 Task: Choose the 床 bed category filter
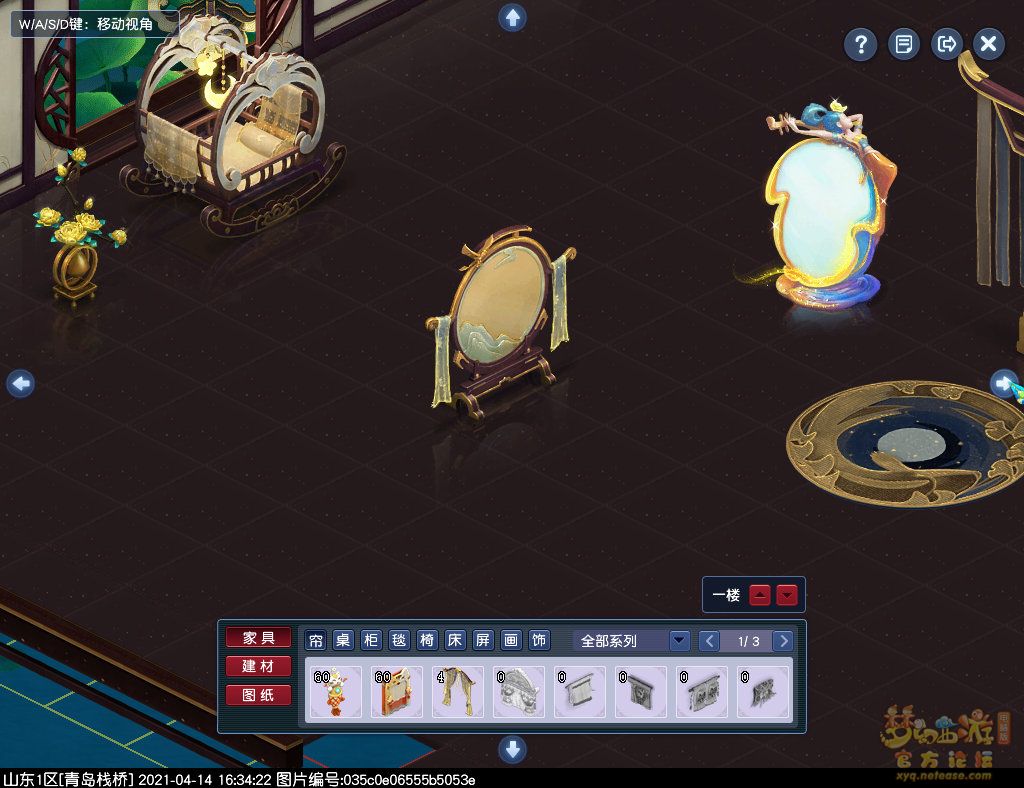[455, 641]
